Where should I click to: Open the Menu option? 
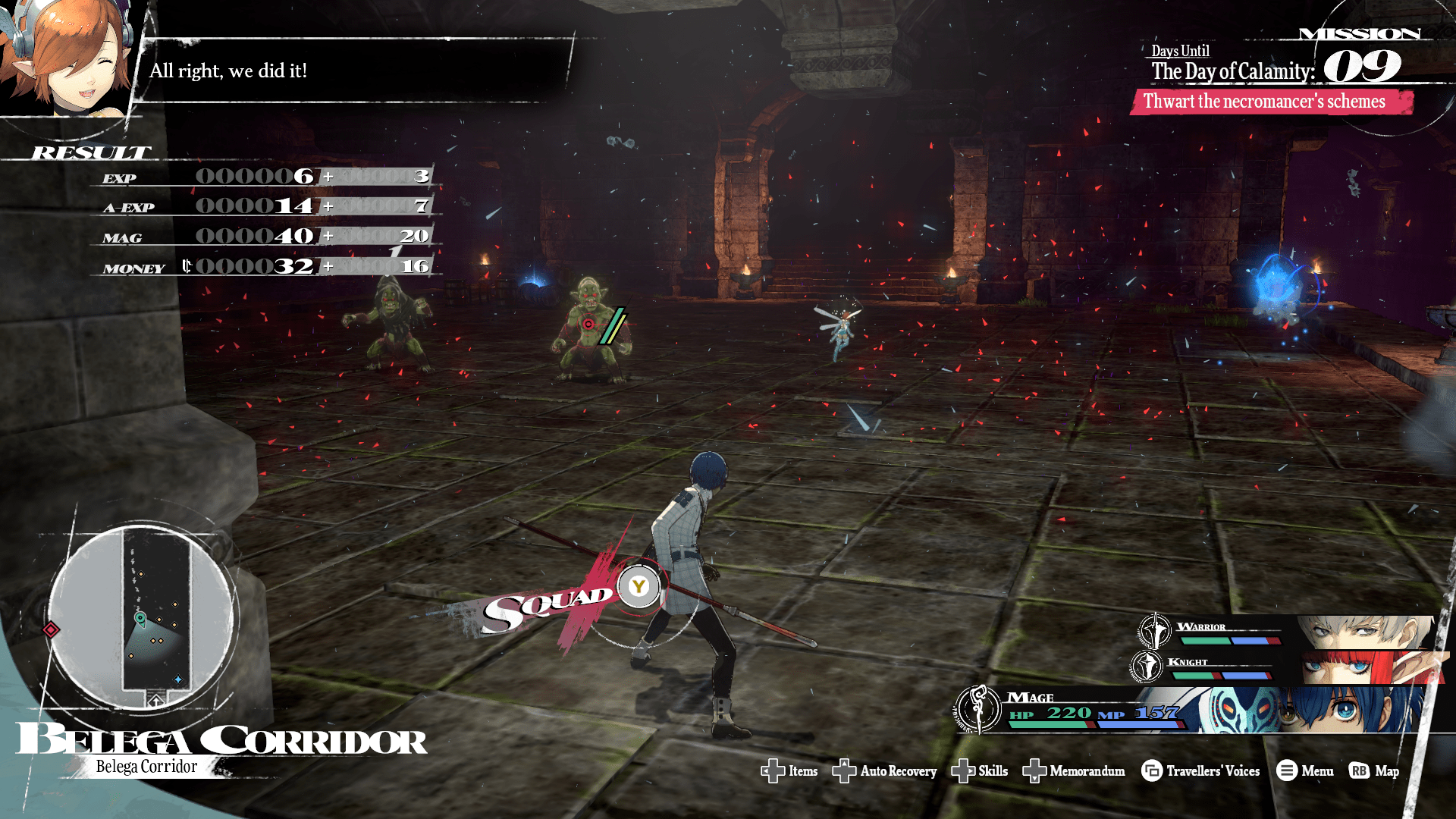(1305, 771)
